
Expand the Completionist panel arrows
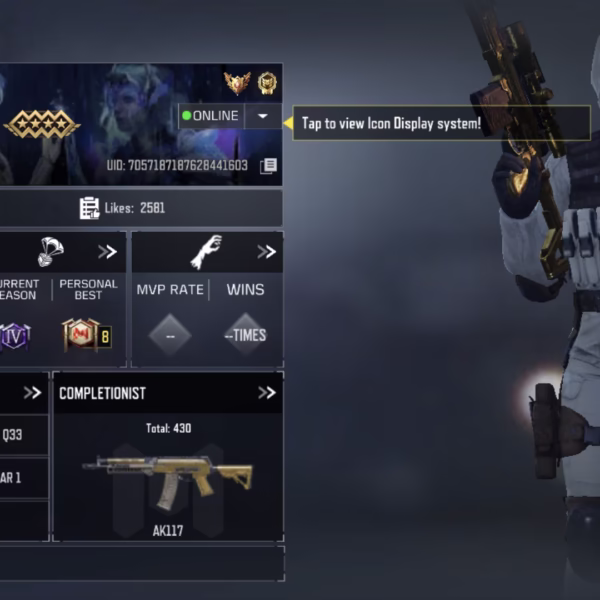point(266,393)
